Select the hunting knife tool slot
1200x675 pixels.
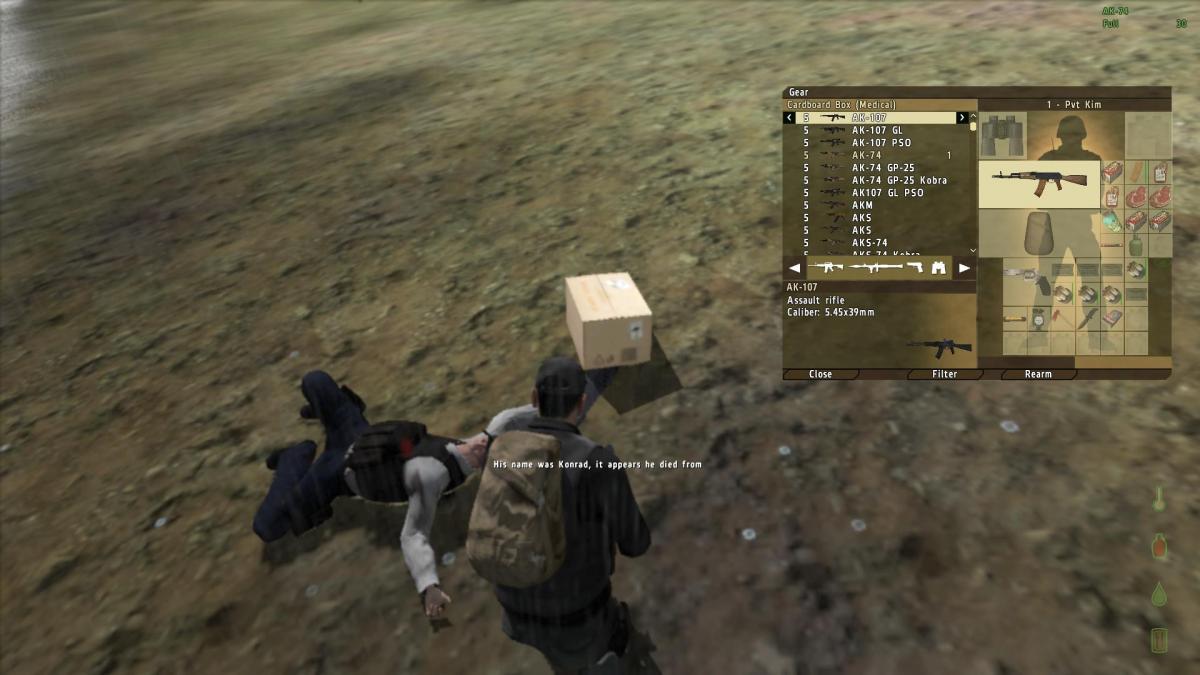1087,319
